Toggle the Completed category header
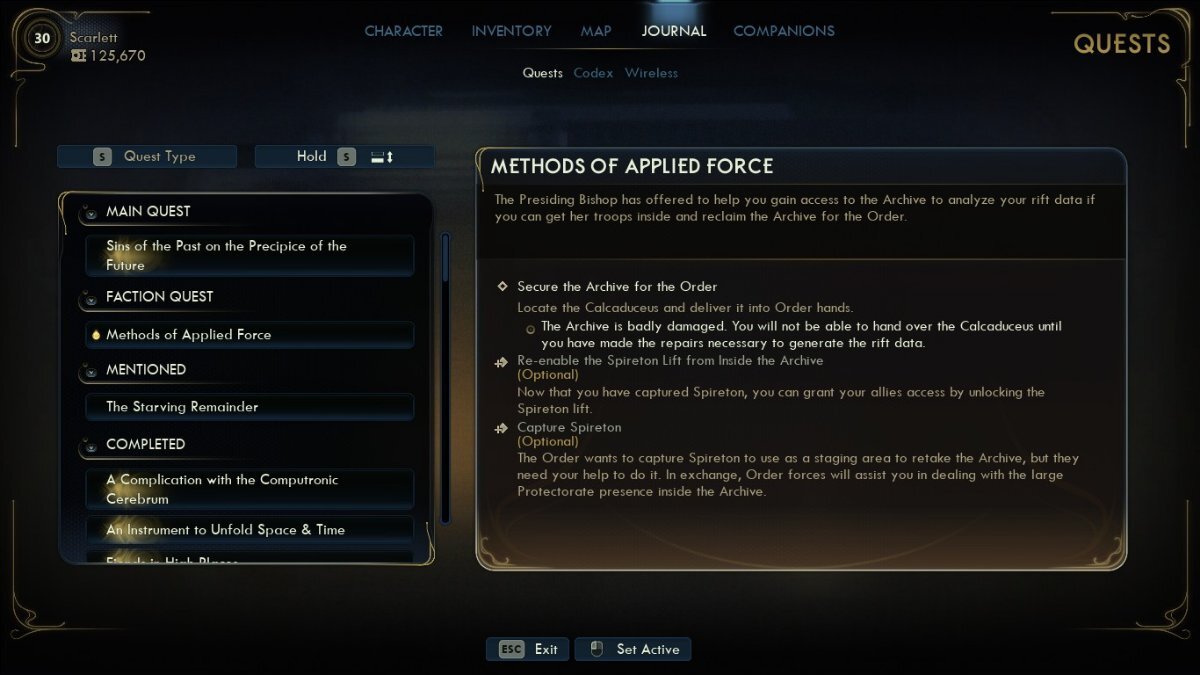Viewport: 1200px width, 675px height. click(x=145, y=444)
